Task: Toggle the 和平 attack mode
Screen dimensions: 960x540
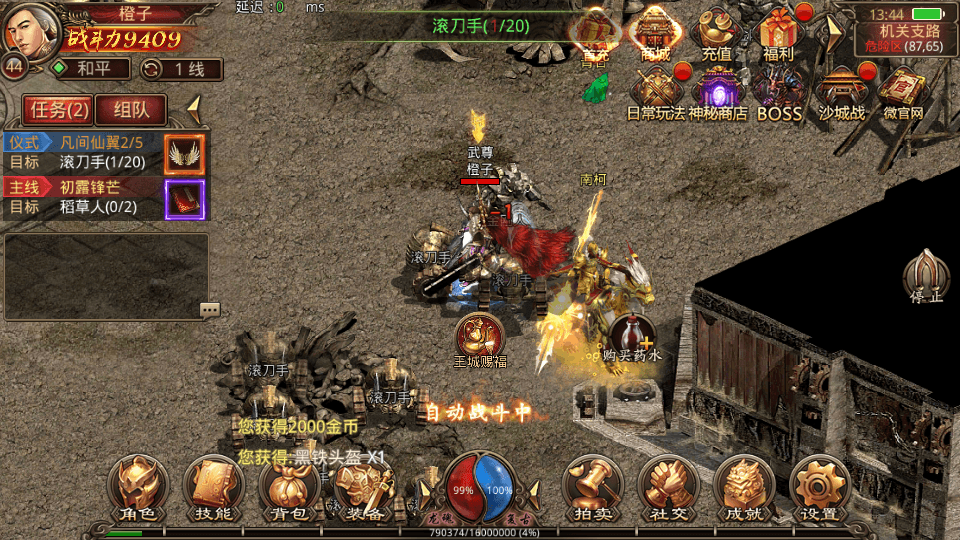Action: coord(90,69)
